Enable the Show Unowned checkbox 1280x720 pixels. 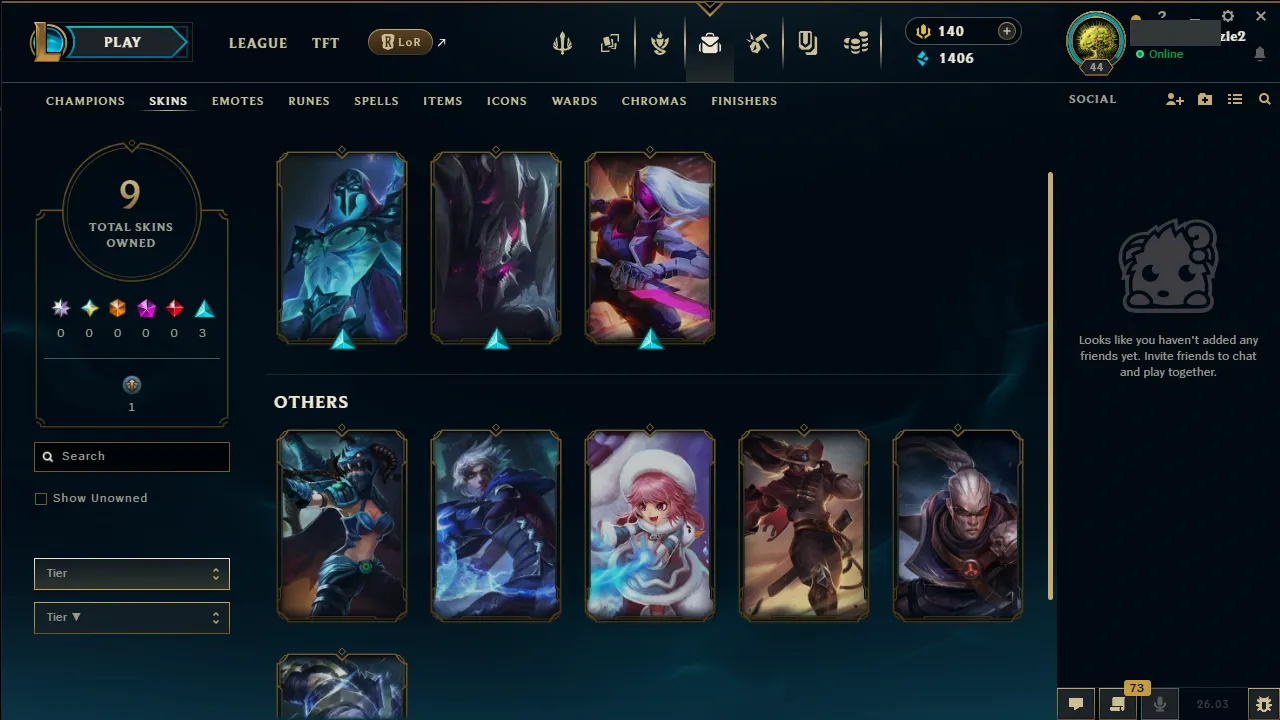pyautogui.click(x=41, y=498)
